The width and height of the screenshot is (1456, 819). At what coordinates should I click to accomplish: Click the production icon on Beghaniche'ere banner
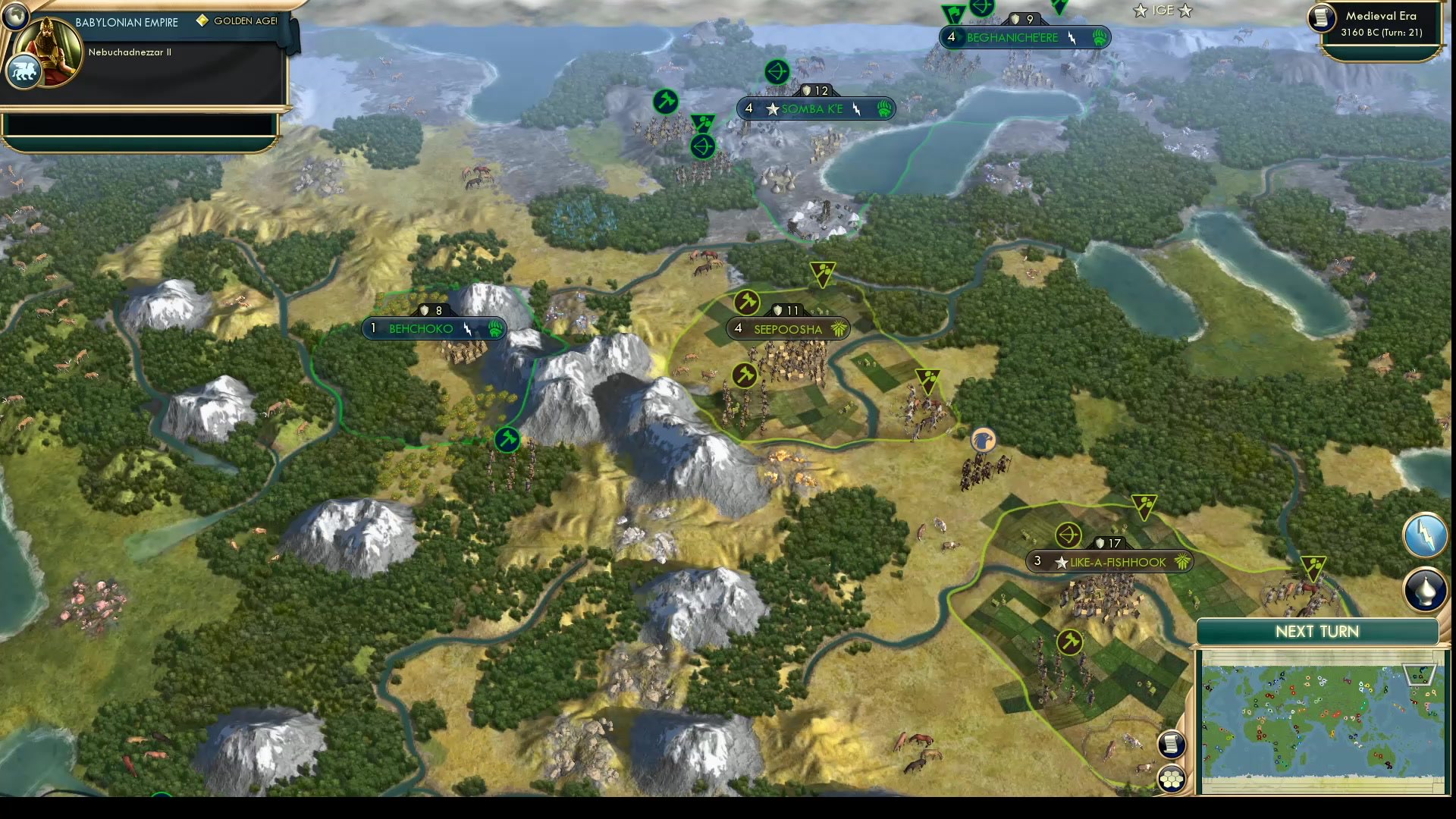983,8
